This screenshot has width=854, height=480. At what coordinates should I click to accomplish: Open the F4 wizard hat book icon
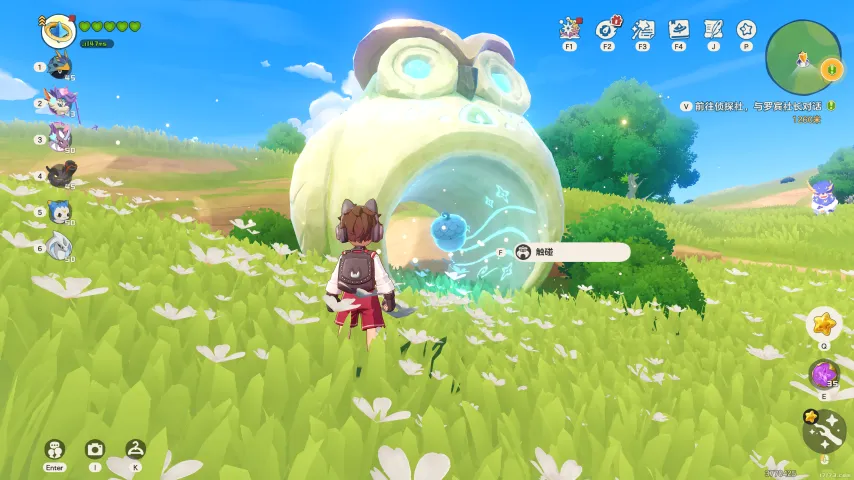[x=678, y=30]
